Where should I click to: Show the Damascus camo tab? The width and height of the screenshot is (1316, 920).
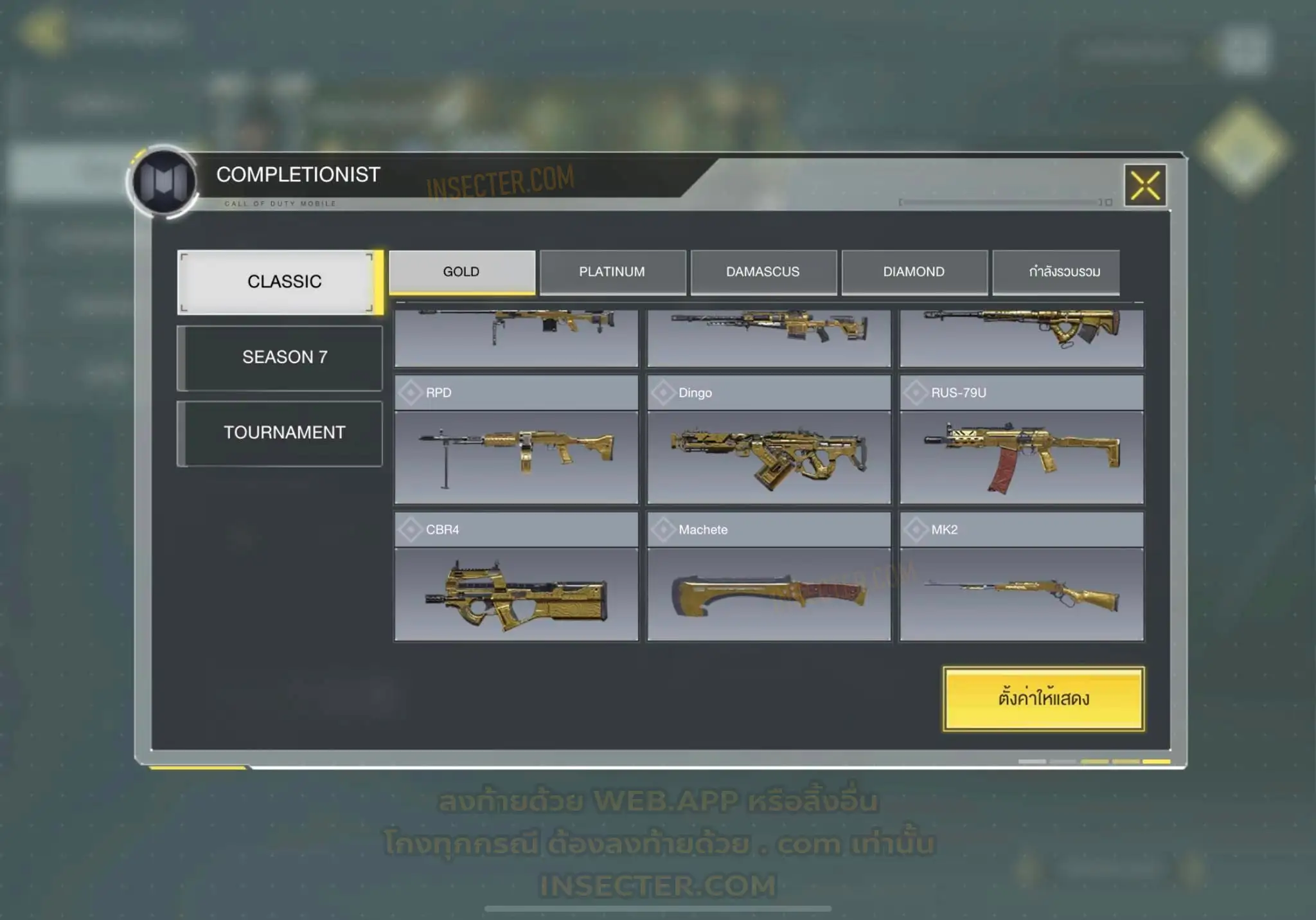point(763,272)
